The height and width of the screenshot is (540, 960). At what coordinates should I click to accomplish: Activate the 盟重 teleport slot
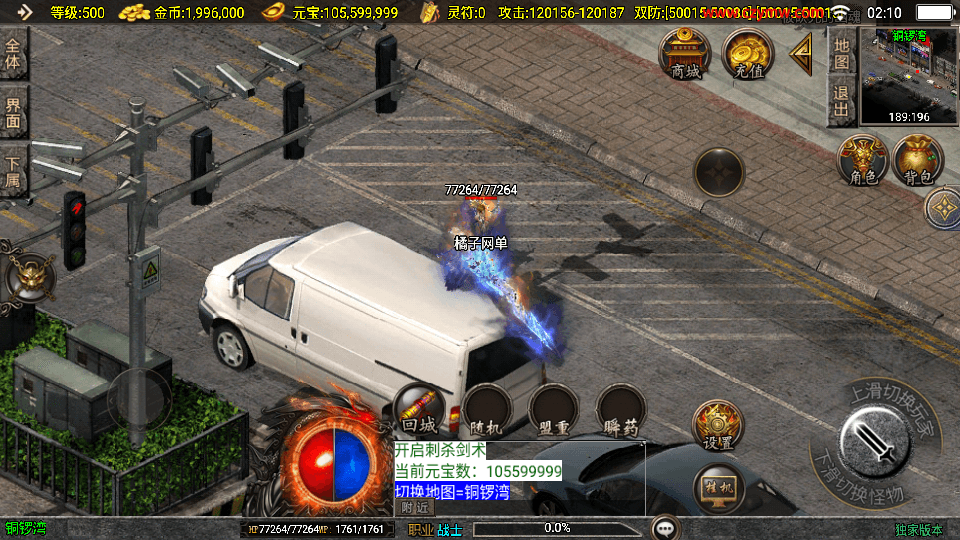click(554, 409)
